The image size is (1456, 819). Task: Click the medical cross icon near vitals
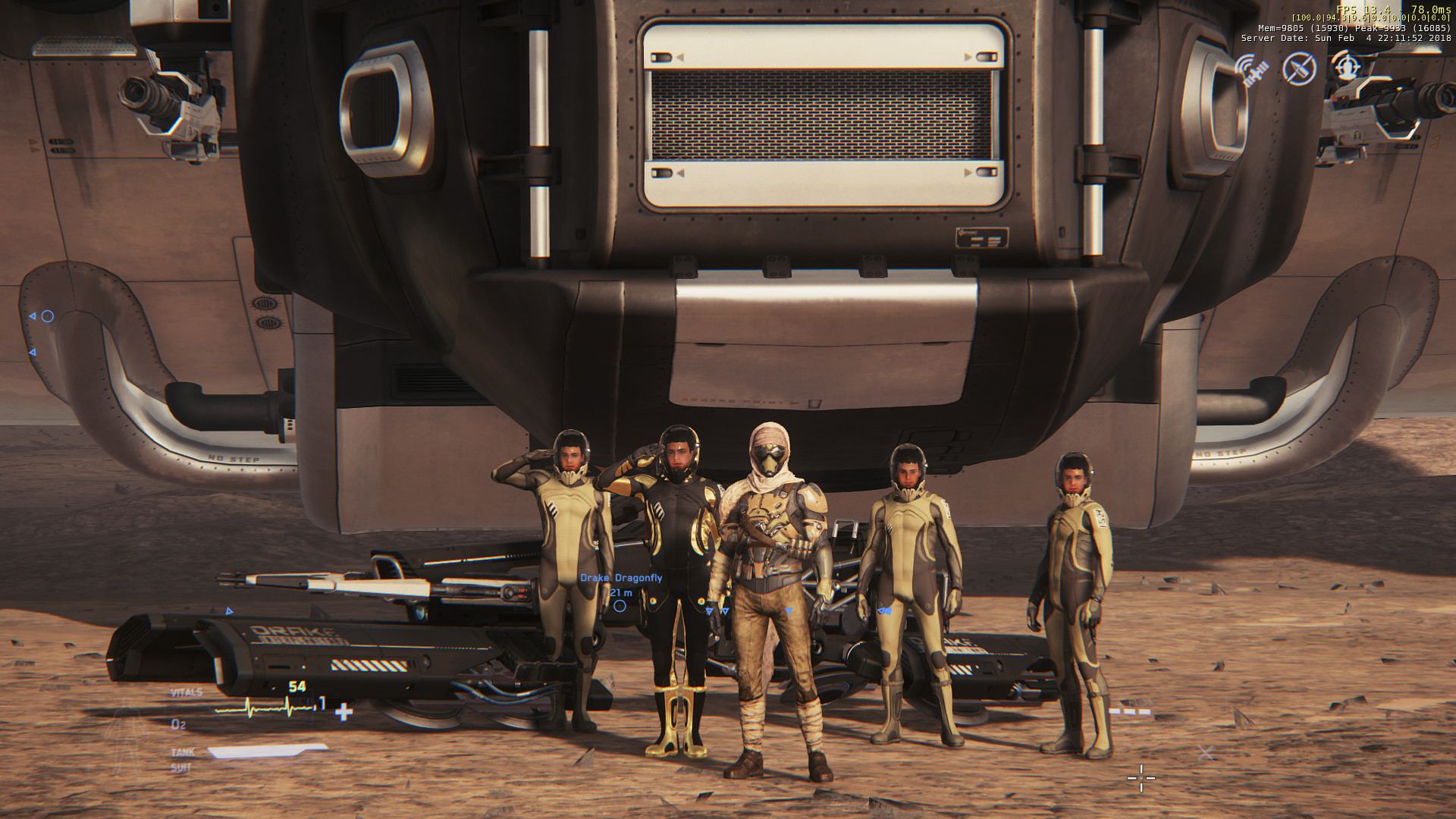point(344,713)
